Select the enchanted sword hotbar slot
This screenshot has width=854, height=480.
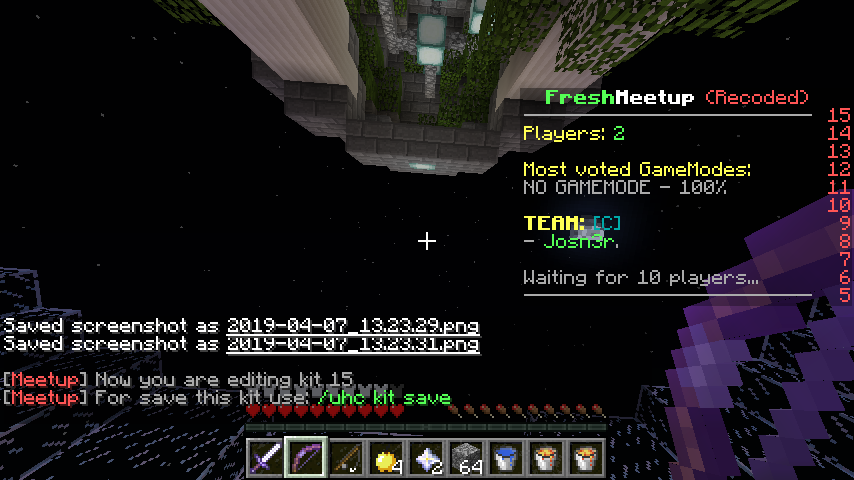[266, 458]
